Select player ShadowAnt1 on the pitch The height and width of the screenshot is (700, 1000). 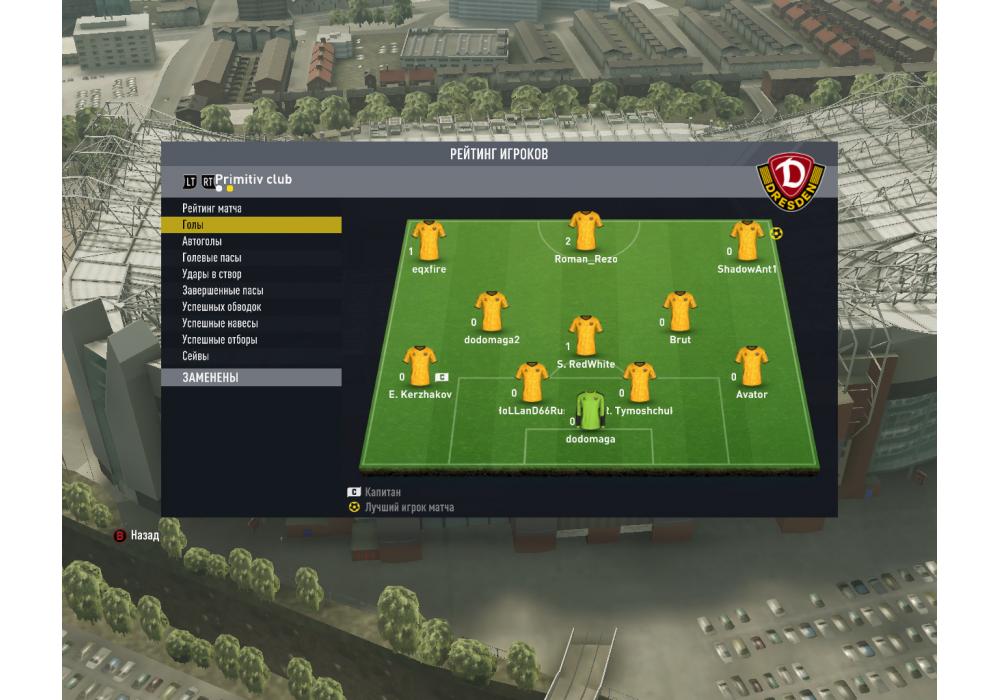[x=747, y=241]
